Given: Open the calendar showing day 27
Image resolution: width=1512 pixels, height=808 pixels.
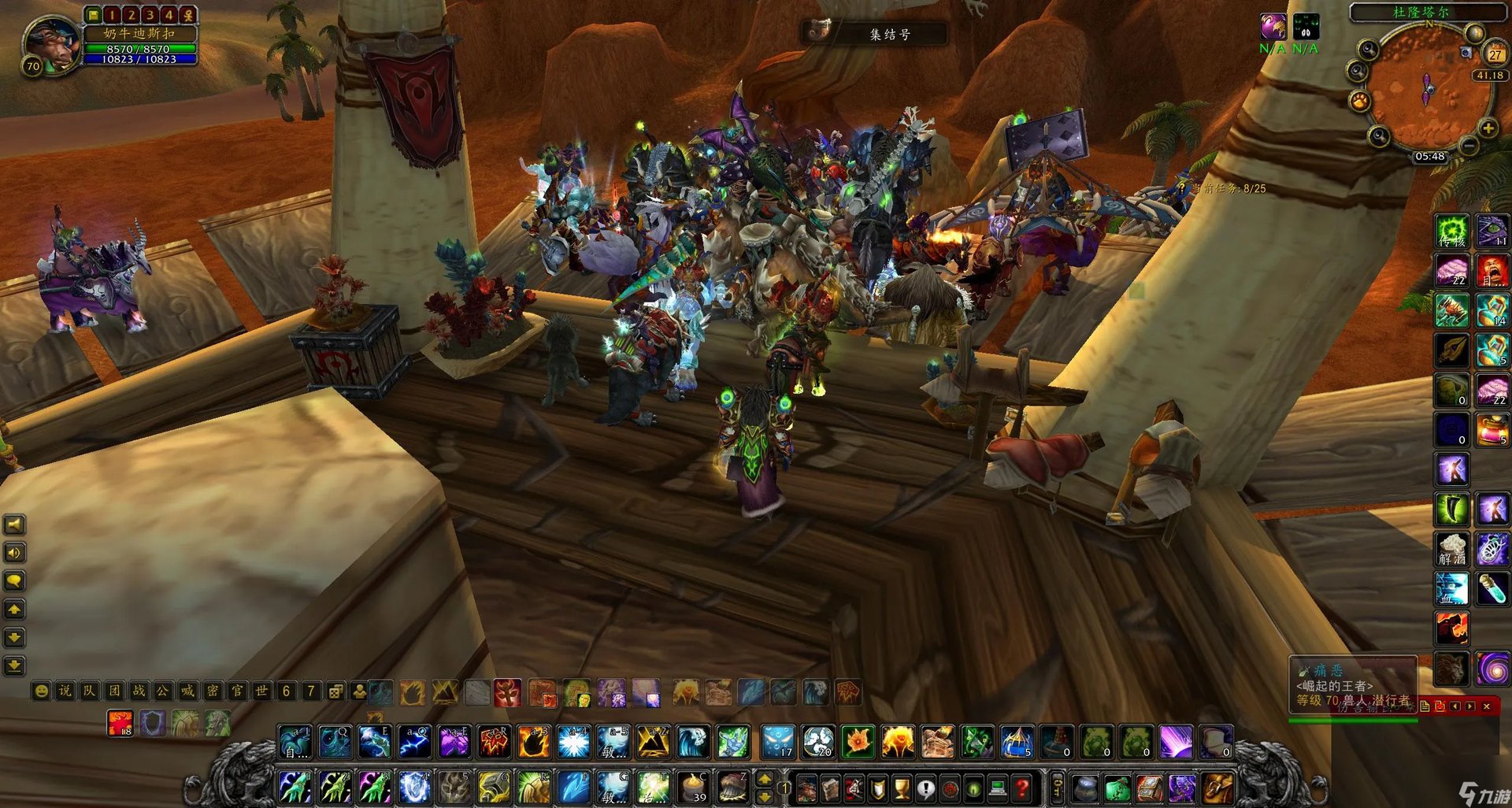Looking at the screenshot, I should pos(1494,54).
